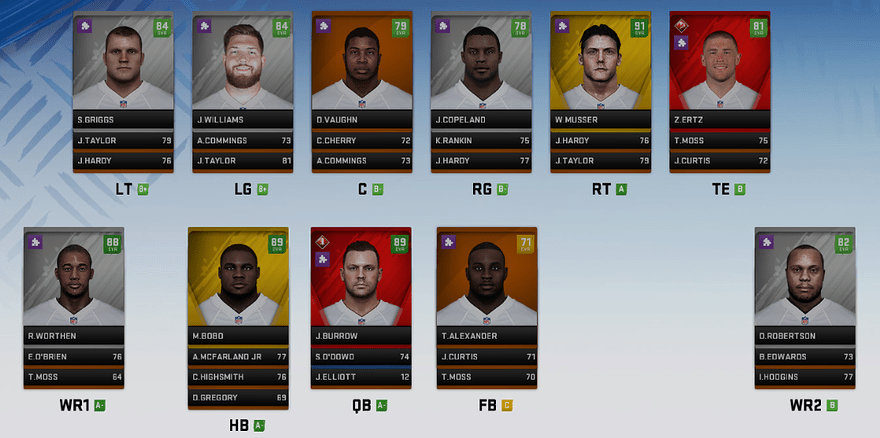The width and height of the screenshot is (880, 438).
Task: Pick the W.Musser right tackle card
Action: pos(600,70)
